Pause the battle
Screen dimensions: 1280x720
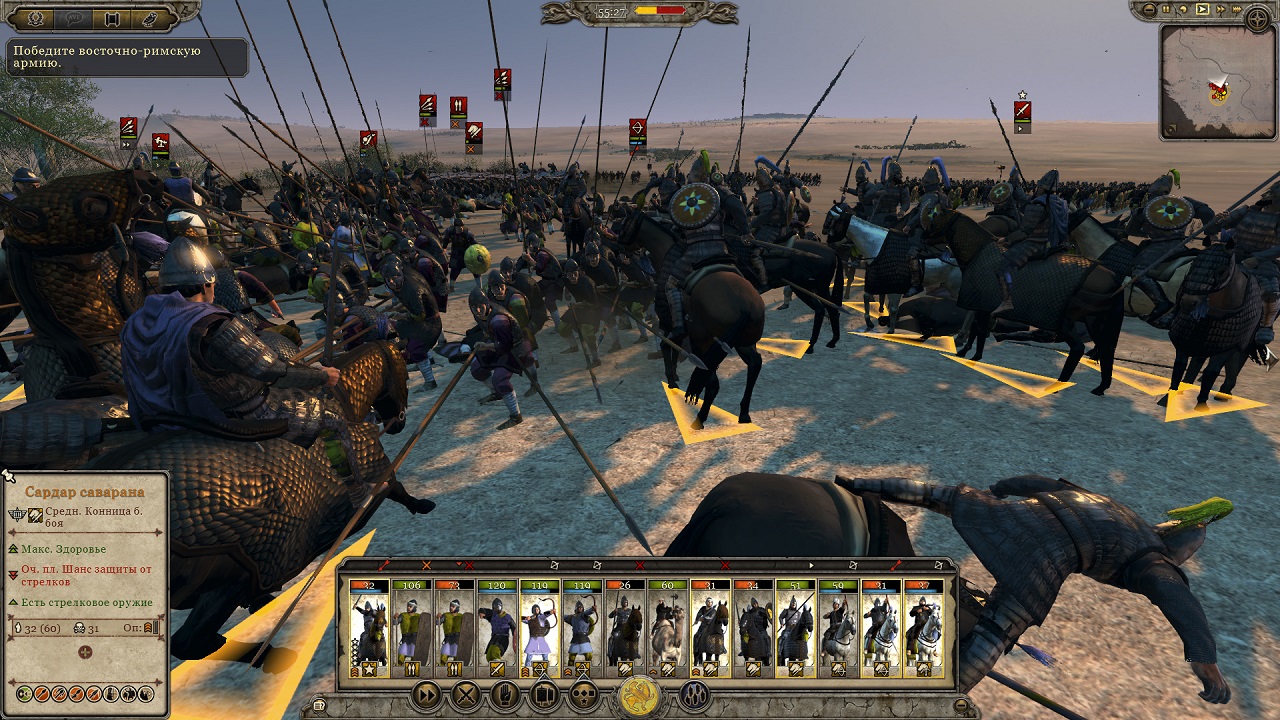tap(1166, 10)
